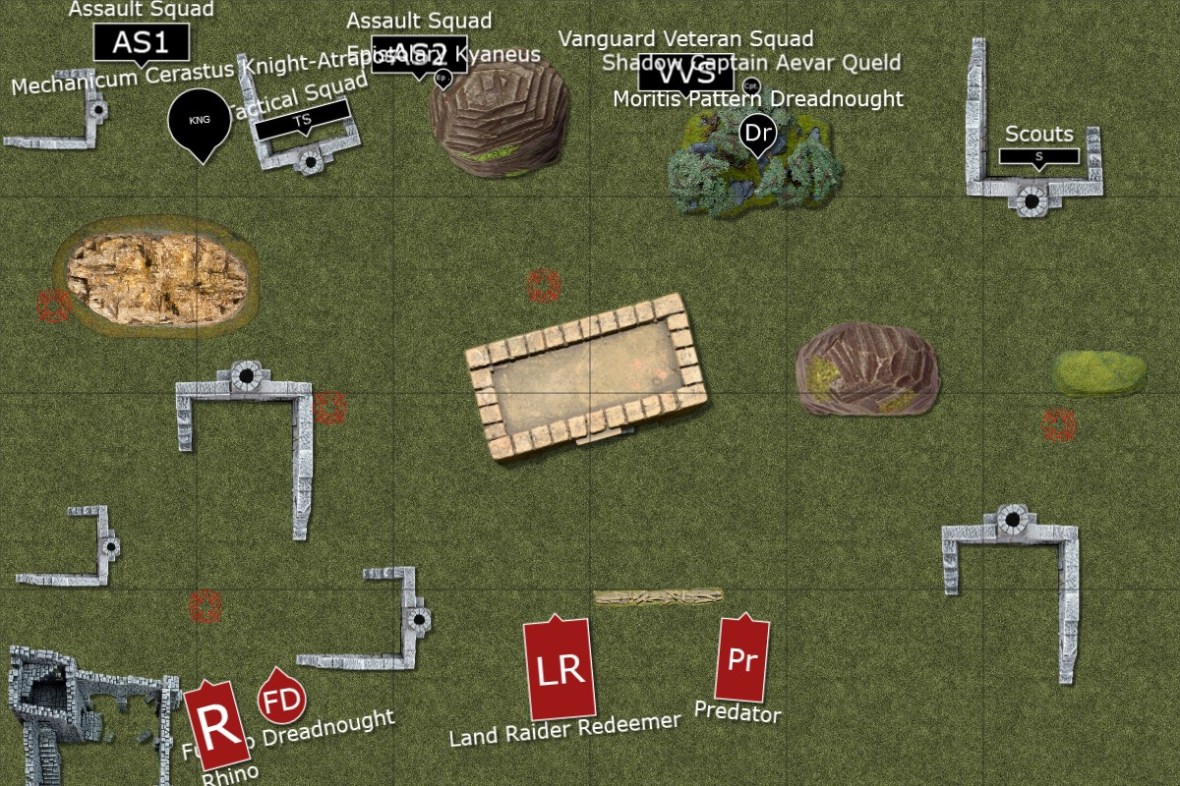Pick the Pr Predator tank token
Image resolution: width=1180 pixels, height=786 pixels.
[742, 659]
